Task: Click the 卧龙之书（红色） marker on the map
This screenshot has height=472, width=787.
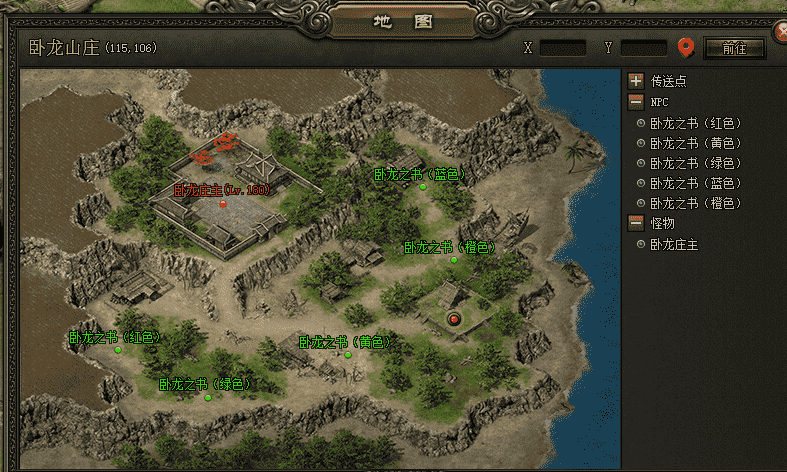Action: tap(118, 350)
